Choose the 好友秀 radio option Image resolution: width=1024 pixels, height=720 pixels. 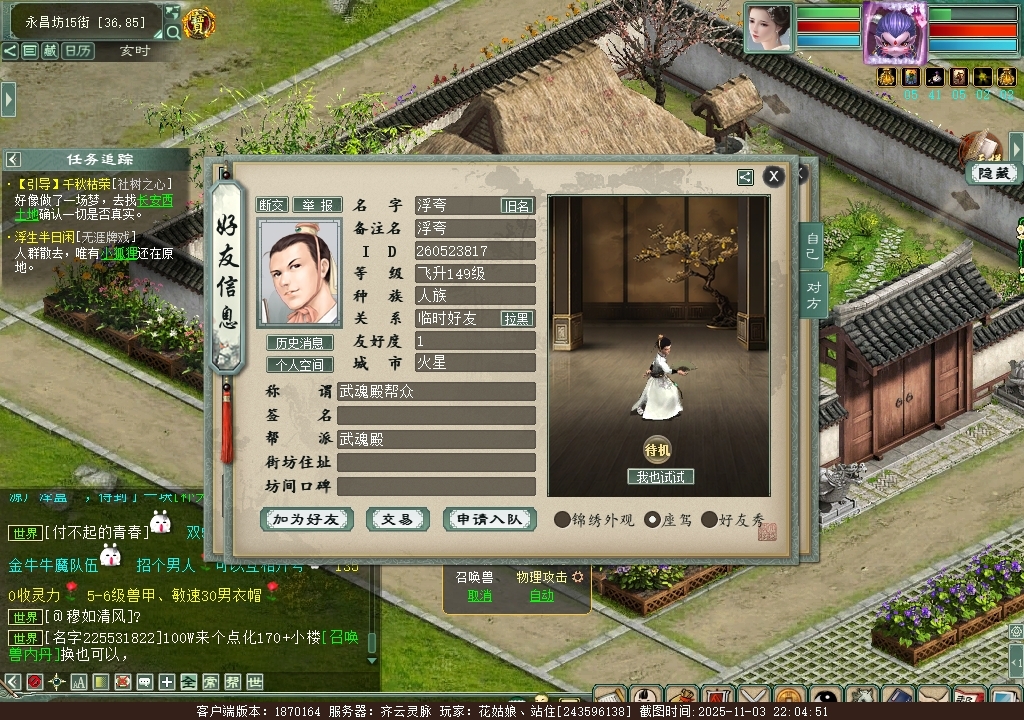710,520
